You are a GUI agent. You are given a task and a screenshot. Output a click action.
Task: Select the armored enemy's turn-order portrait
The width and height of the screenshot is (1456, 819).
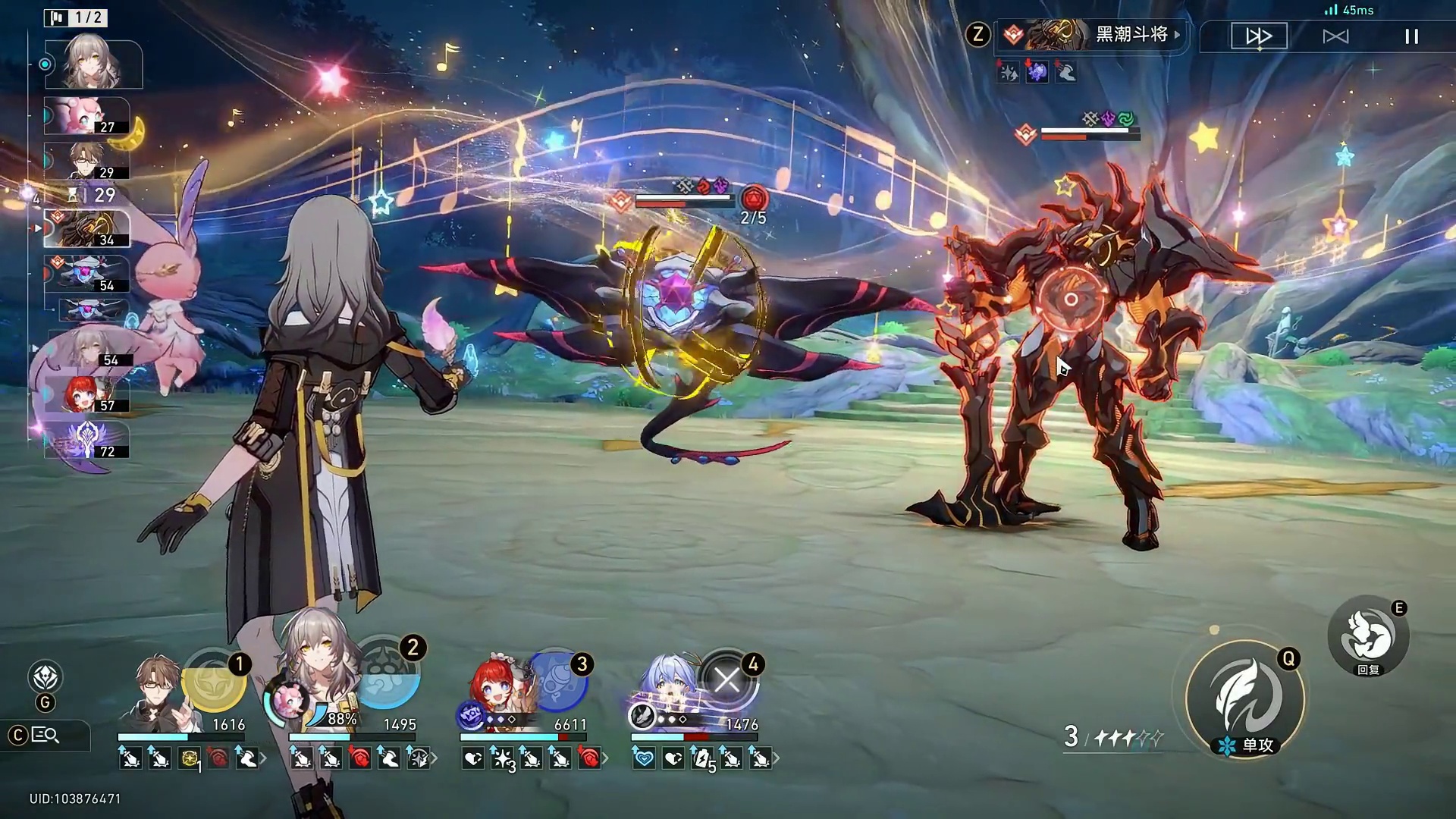click(x=86, y=229)
